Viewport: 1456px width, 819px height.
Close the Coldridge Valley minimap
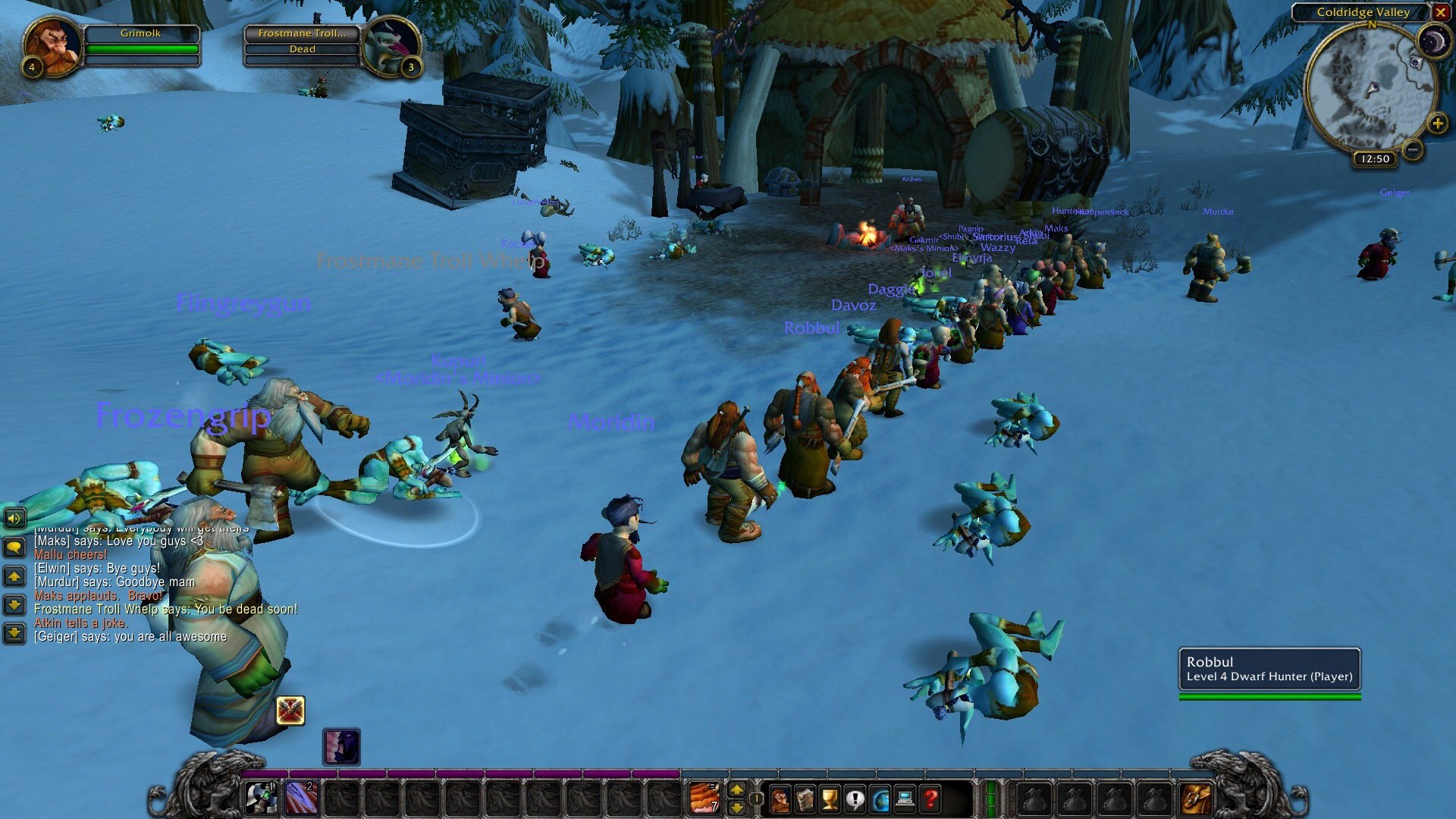1440,12
